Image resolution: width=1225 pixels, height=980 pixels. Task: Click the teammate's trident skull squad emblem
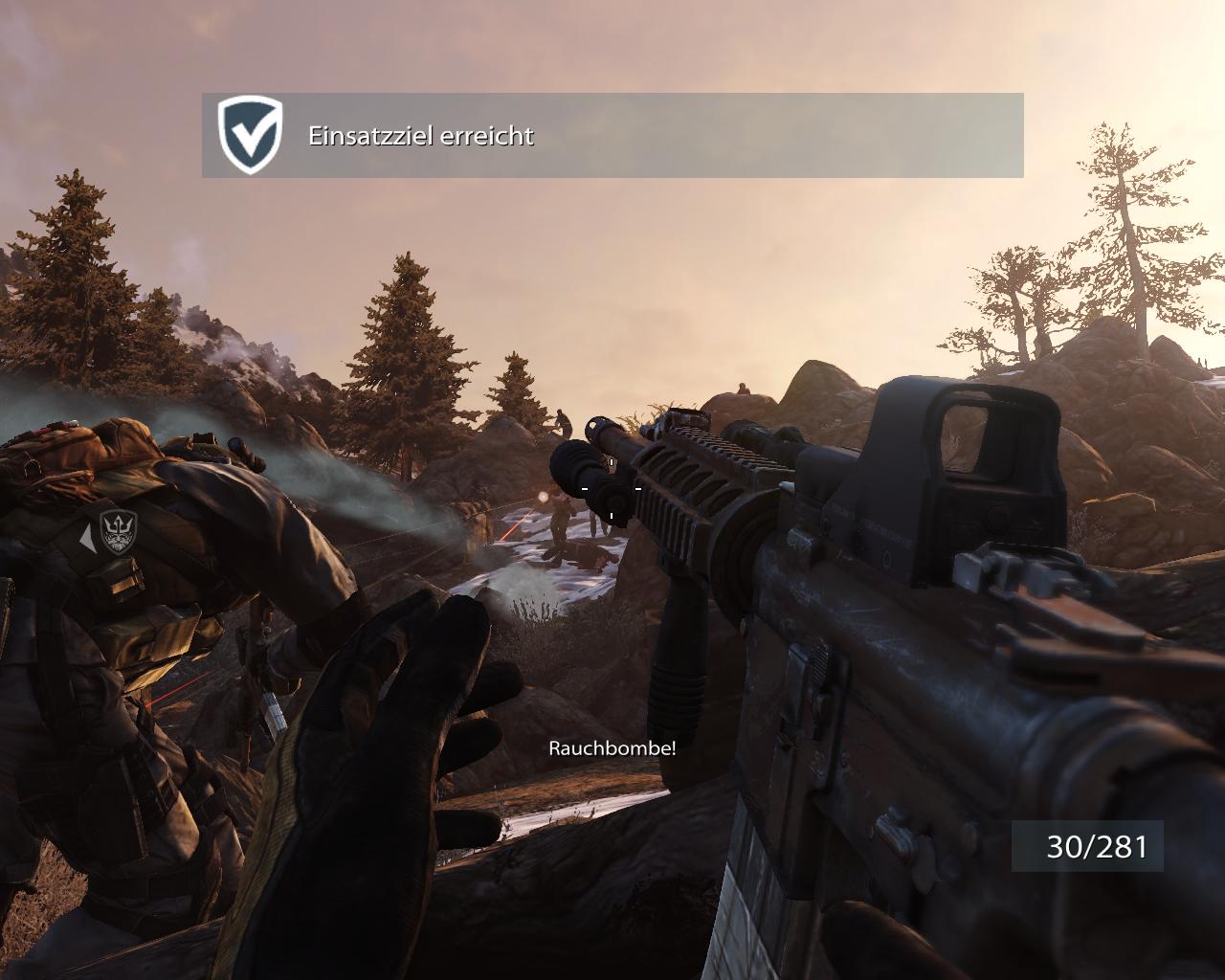[x=119, y=535]
